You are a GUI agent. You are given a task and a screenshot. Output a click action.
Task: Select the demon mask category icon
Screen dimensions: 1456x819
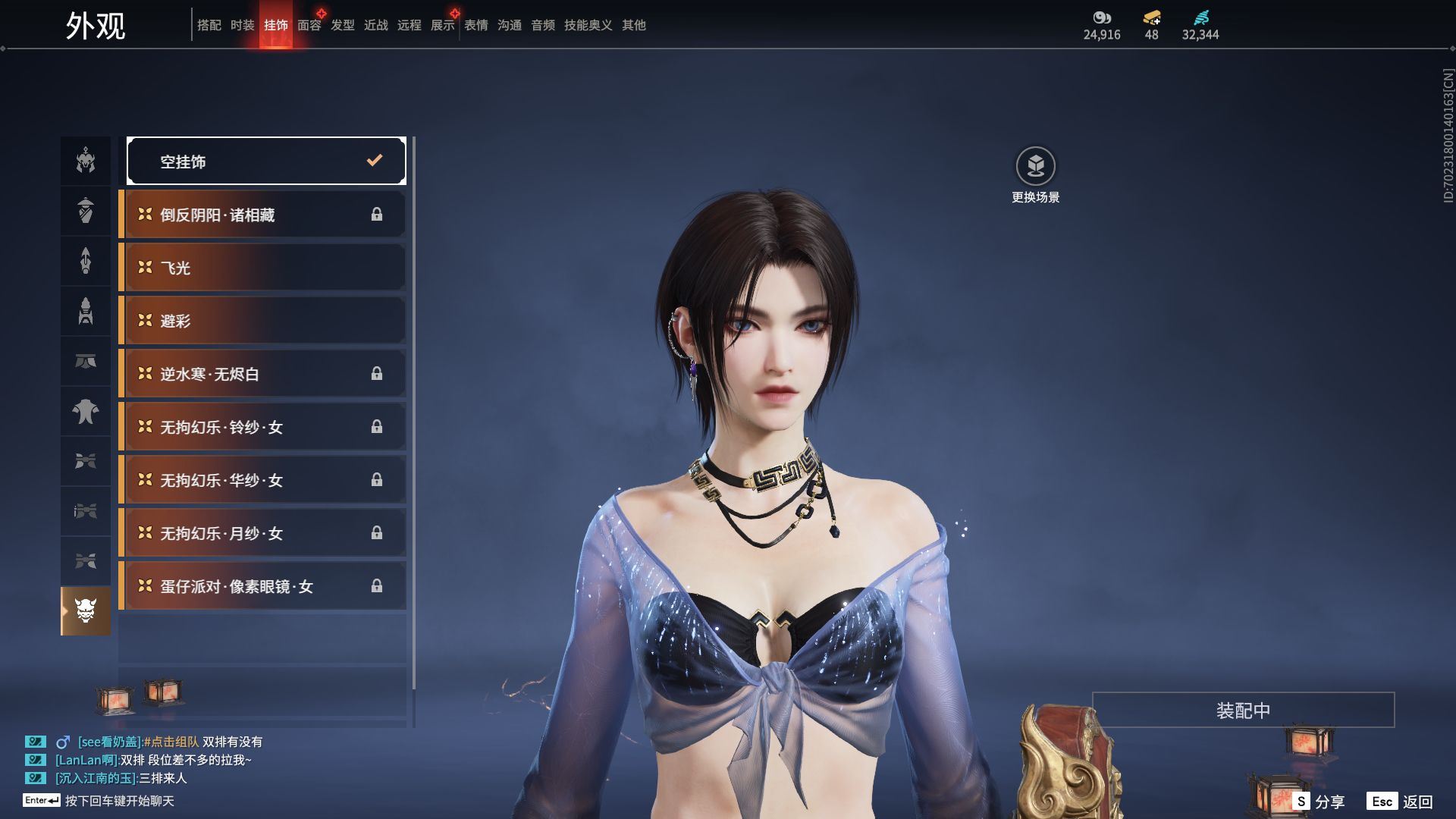86,610
